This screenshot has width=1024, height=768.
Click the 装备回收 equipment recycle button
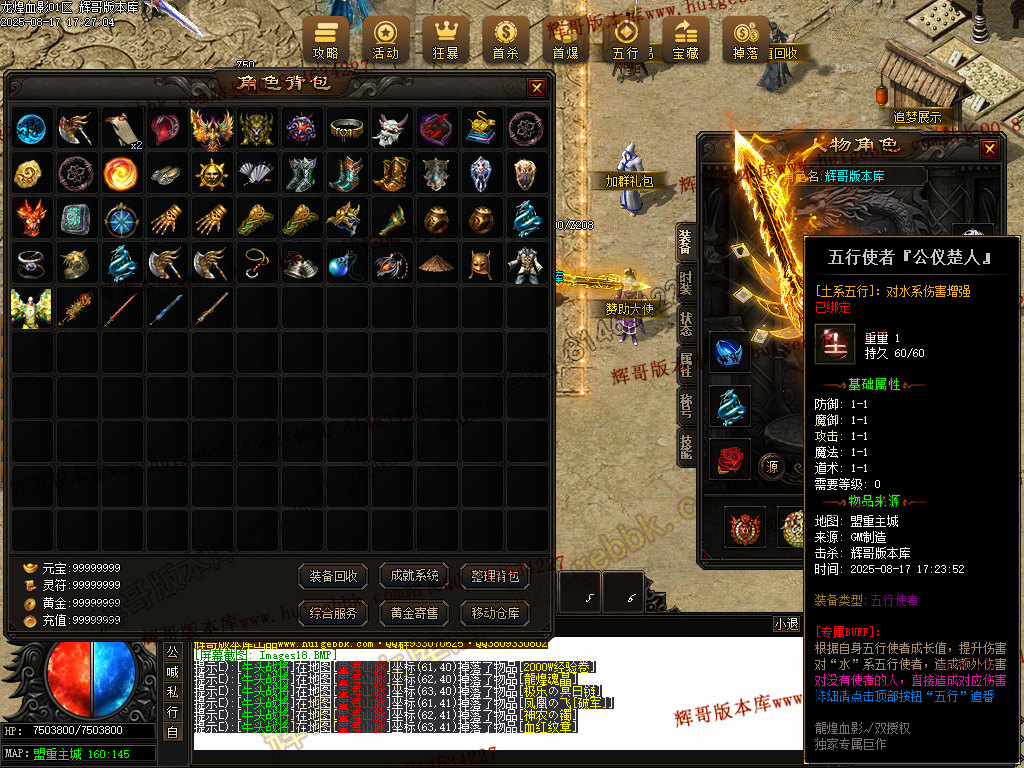(x=334, y=576)
